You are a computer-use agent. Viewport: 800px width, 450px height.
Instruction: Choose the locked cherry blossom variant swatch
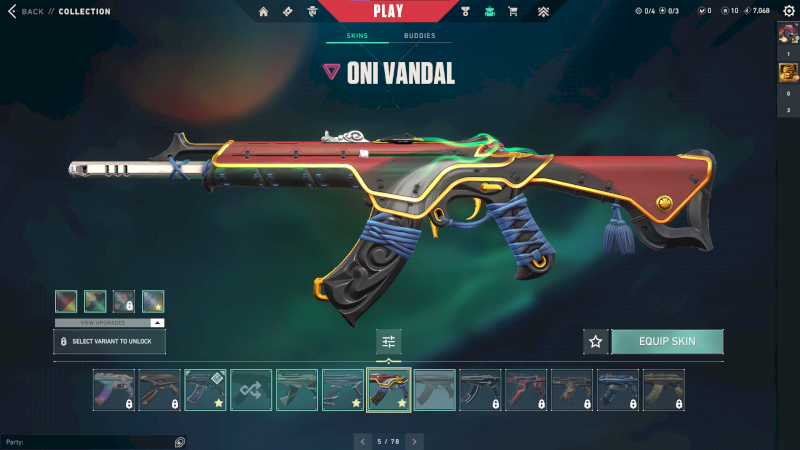pyautogui.click(x=124, y=301)
